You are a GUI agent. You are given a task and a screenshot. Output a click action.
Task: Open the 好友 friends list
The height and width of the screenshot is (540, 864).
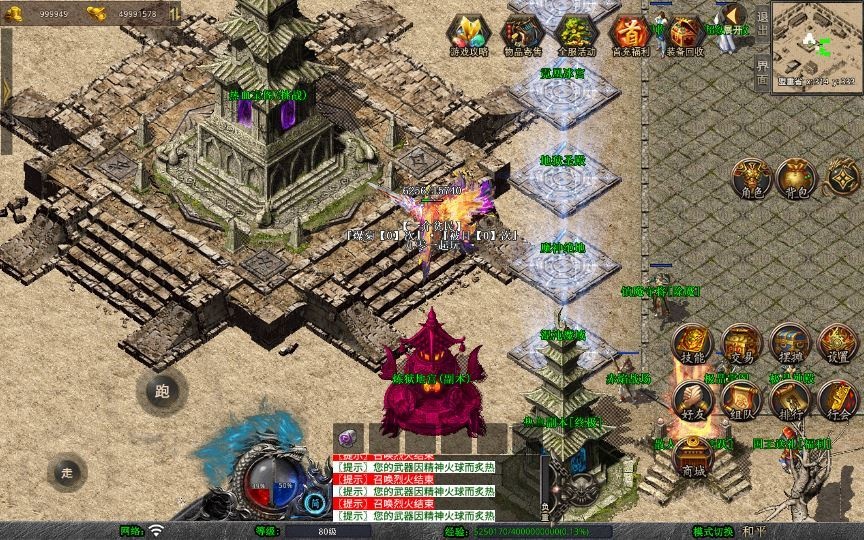[691, 400]
